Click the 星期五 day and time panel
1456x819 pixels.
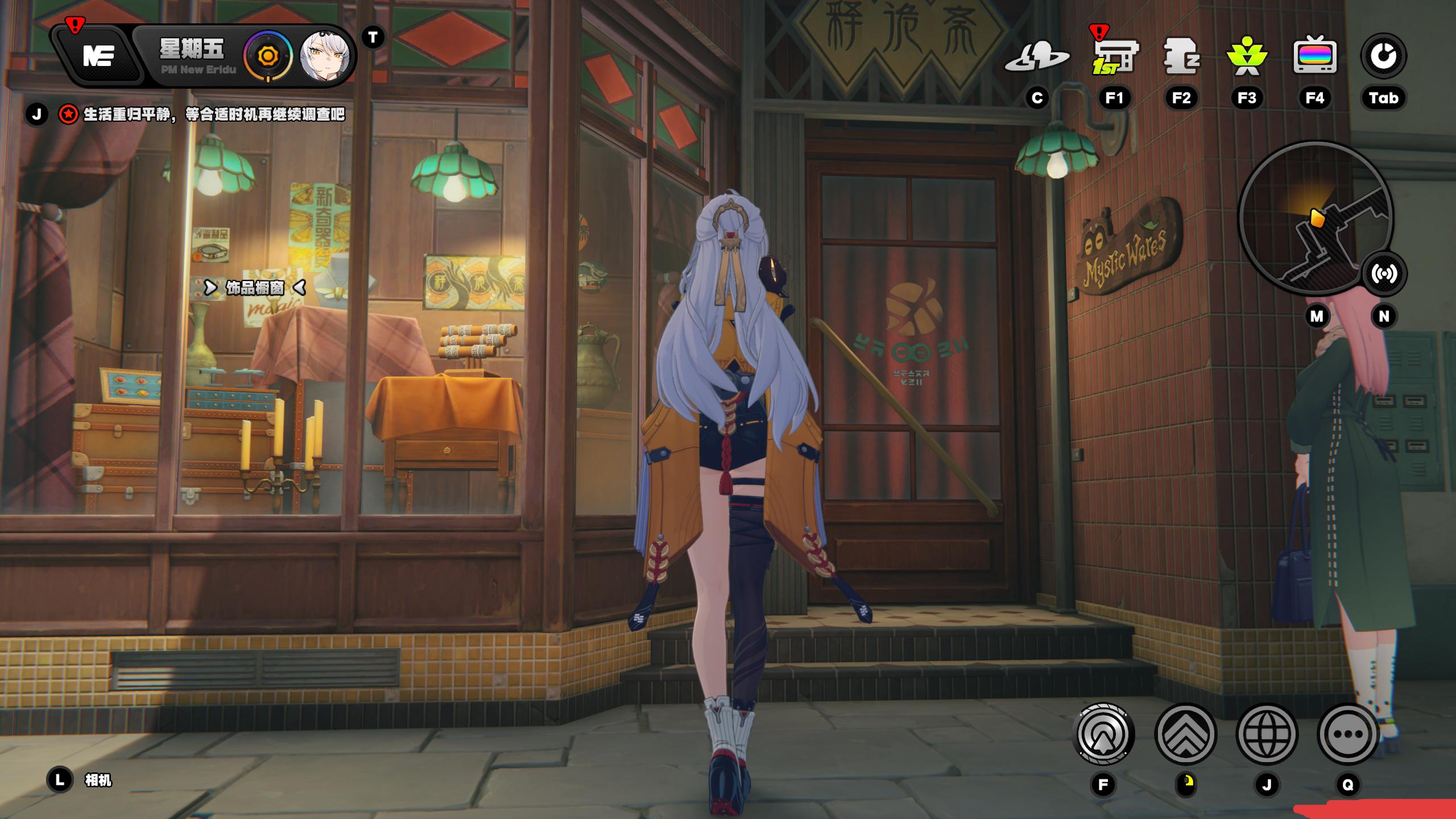[193, 56]
